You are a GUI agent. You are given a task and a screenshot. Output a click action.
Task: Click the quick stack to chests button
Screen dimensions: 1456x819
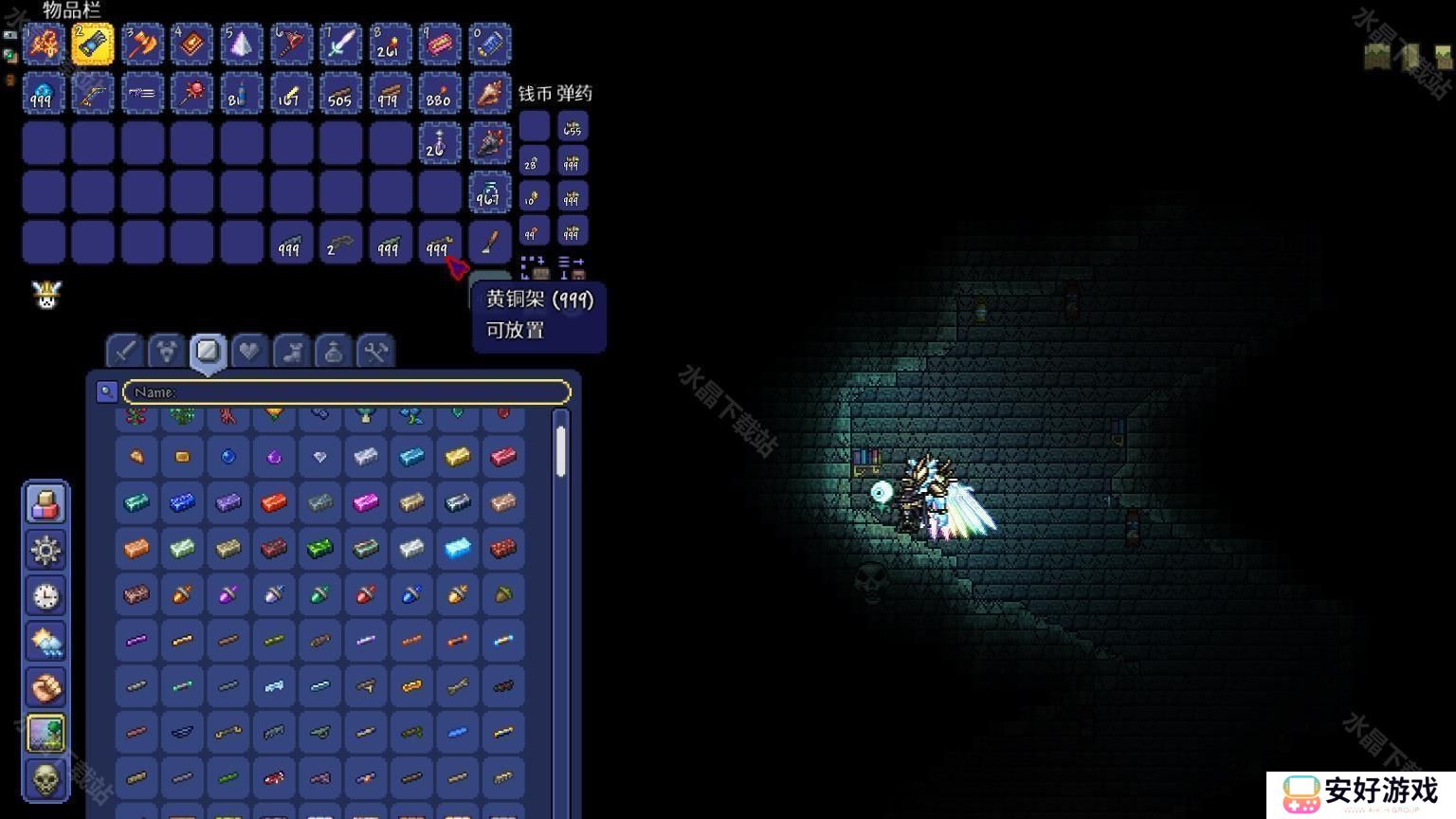[533, 267]
